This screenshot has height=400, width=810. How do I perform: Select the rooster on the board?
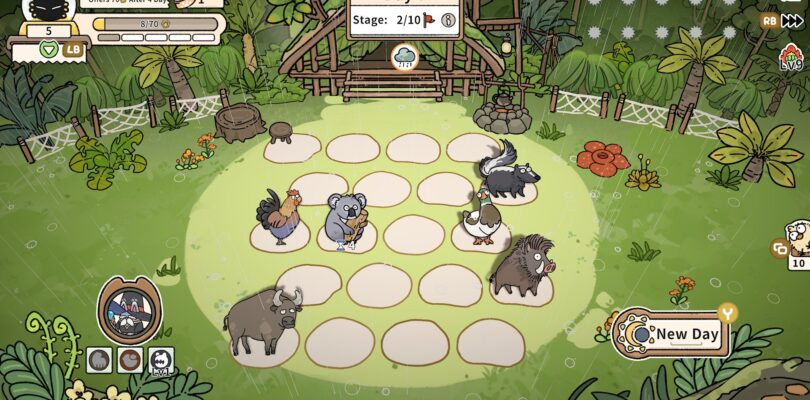[x=280, y=216]
